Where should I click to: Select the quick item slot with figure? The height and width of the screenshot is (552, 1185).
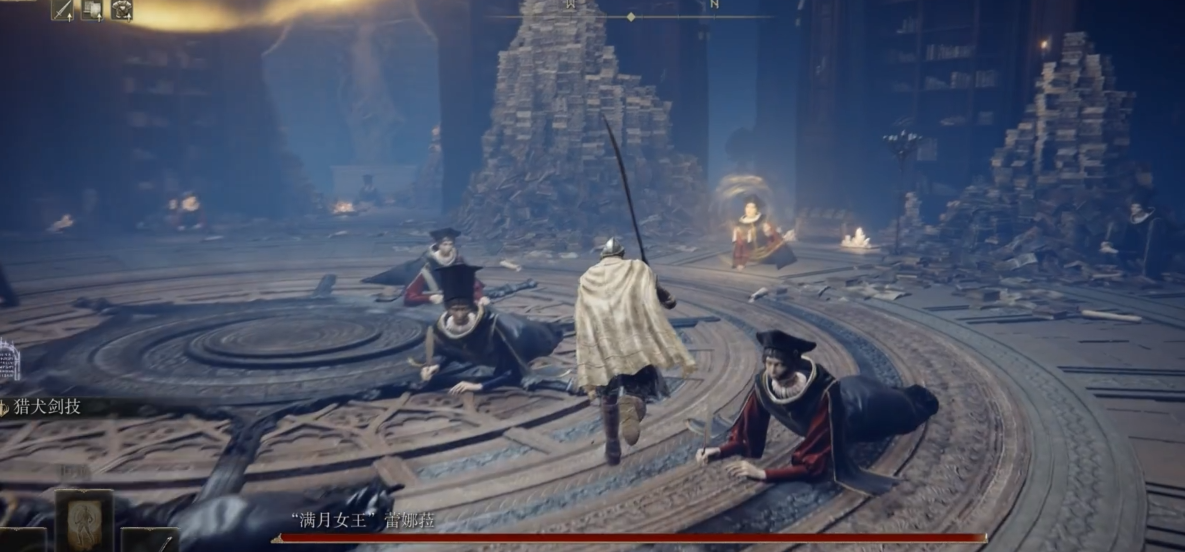pyautogui.click(x=84, y=520)
